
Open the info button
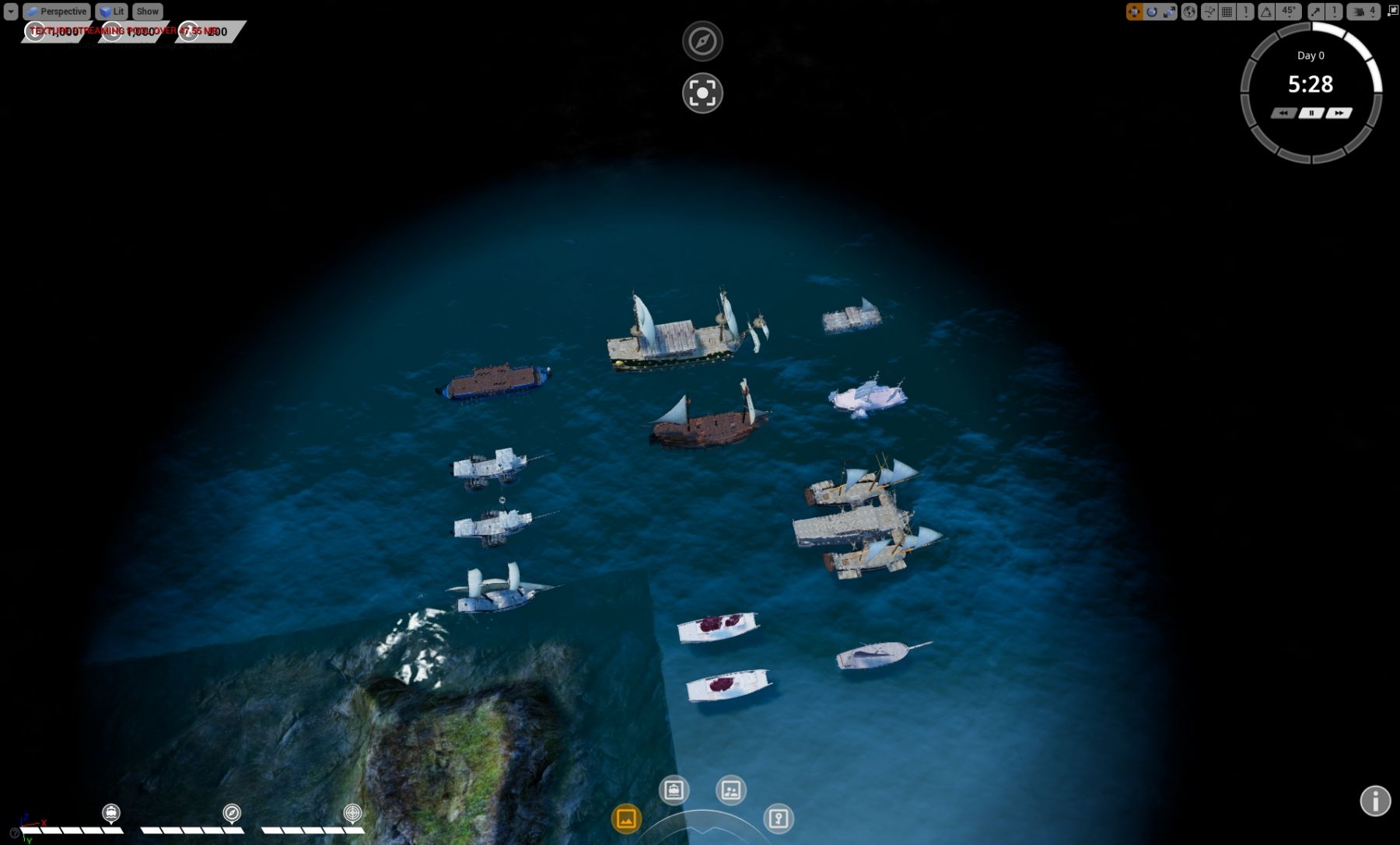[1375, 801]
